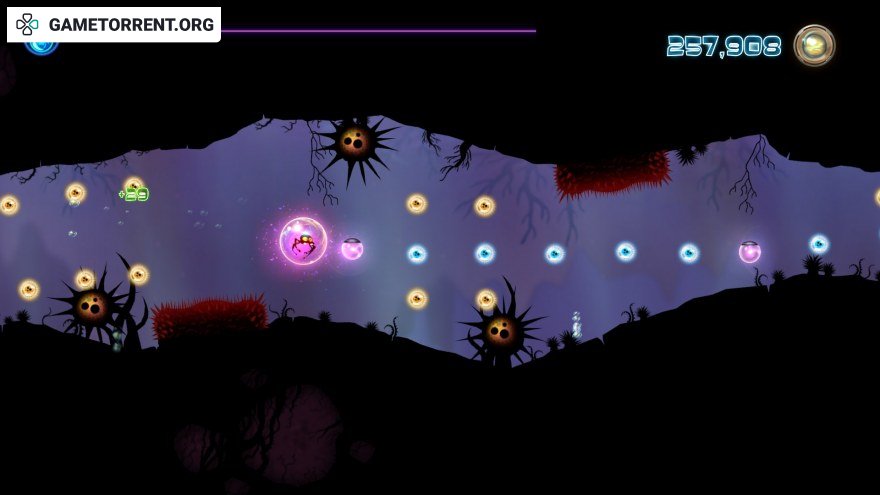Open the GAMETORRENT.ORG watermark link
Screen dimensions: 880x495
(115, 24)
